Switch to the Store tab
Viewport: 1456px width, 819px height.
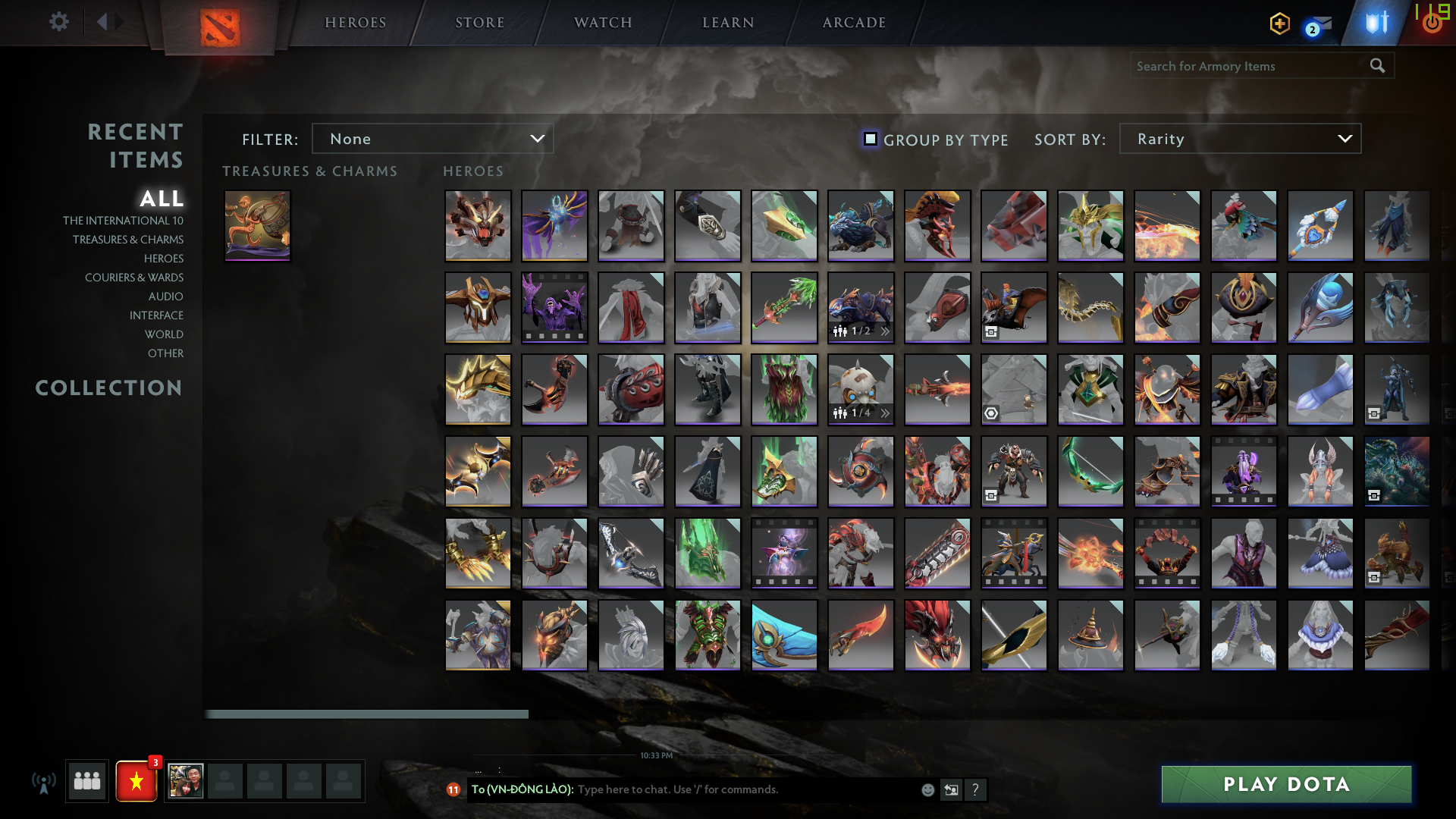tap(480, 23)
